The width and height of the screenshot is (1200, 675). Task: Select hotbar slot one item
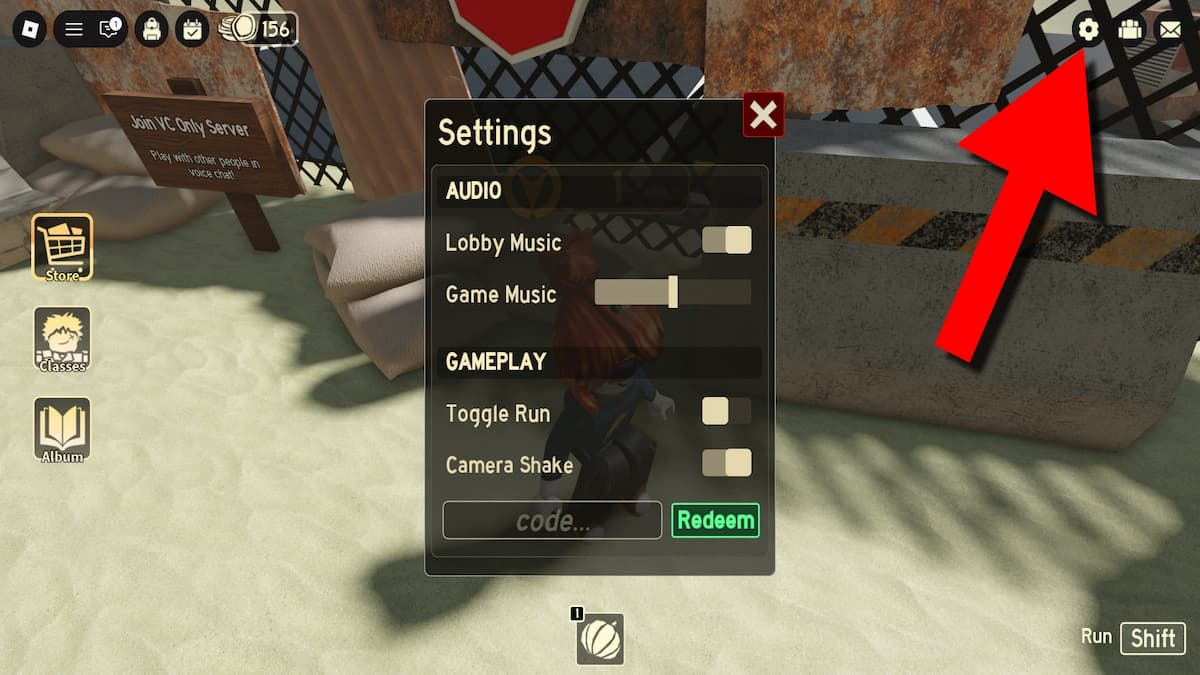(x=600, y=639)
